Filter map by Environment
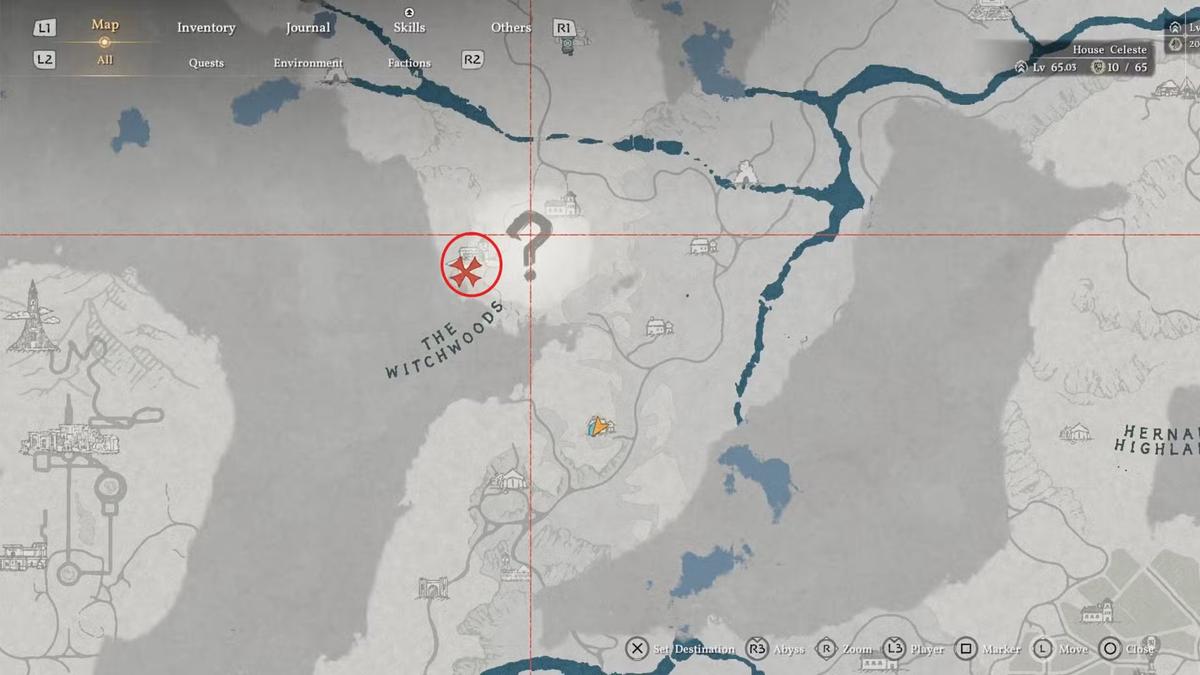Screen dimensions: 1200x675 tap(308, 62)
